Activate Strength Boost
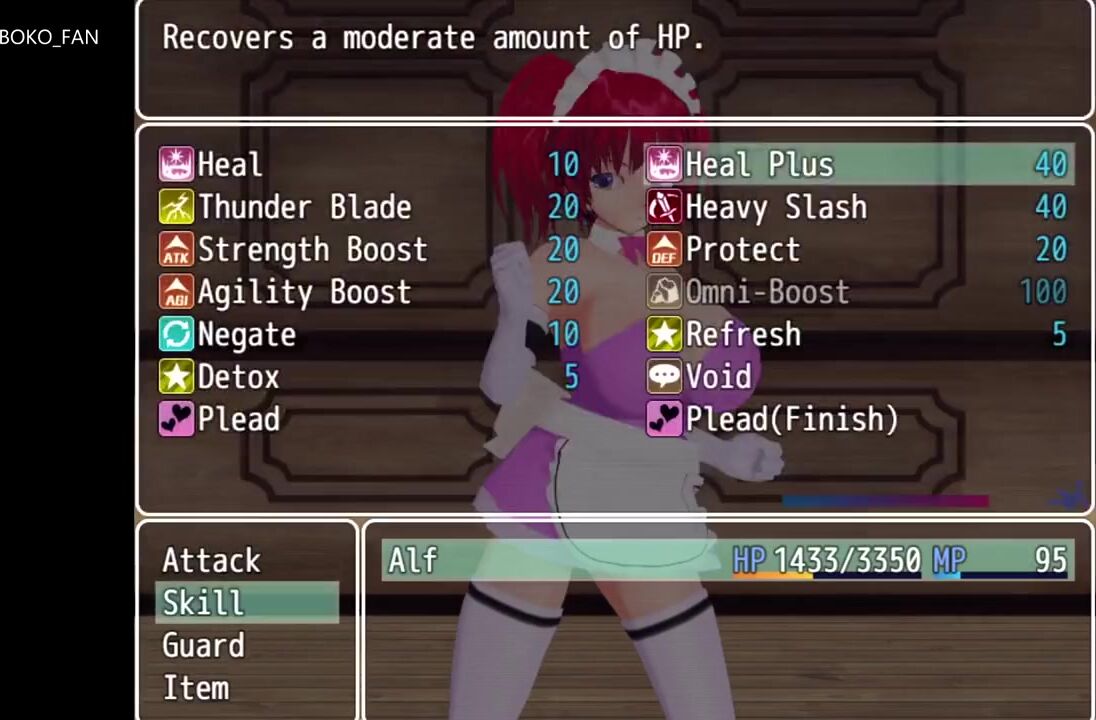 pos(312,249)
